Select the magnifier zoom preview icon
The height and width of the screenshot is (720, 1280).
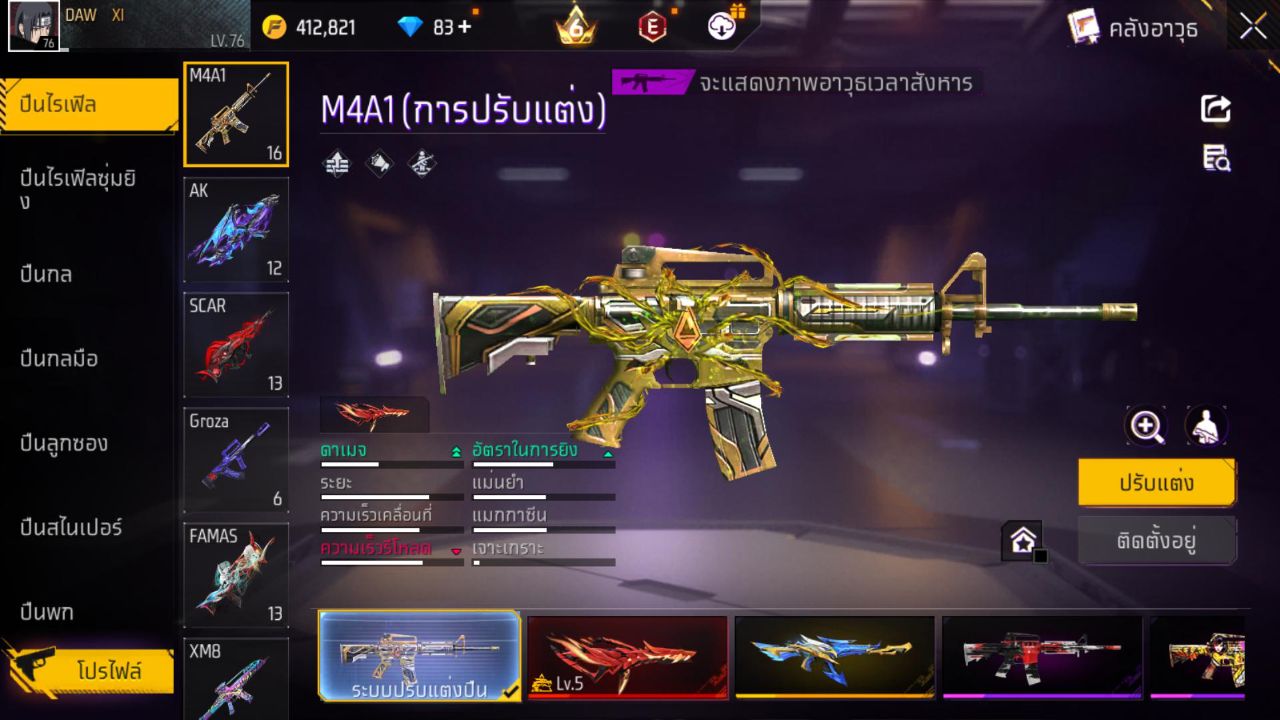tap(1146, 425)
